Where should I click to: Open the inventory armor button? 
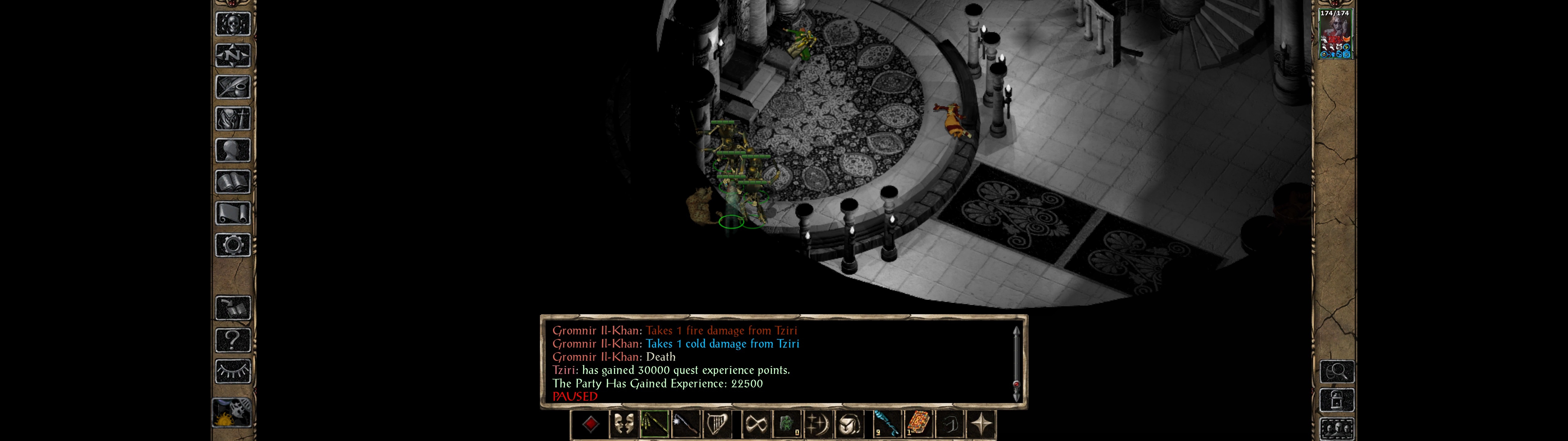(233, 119)
